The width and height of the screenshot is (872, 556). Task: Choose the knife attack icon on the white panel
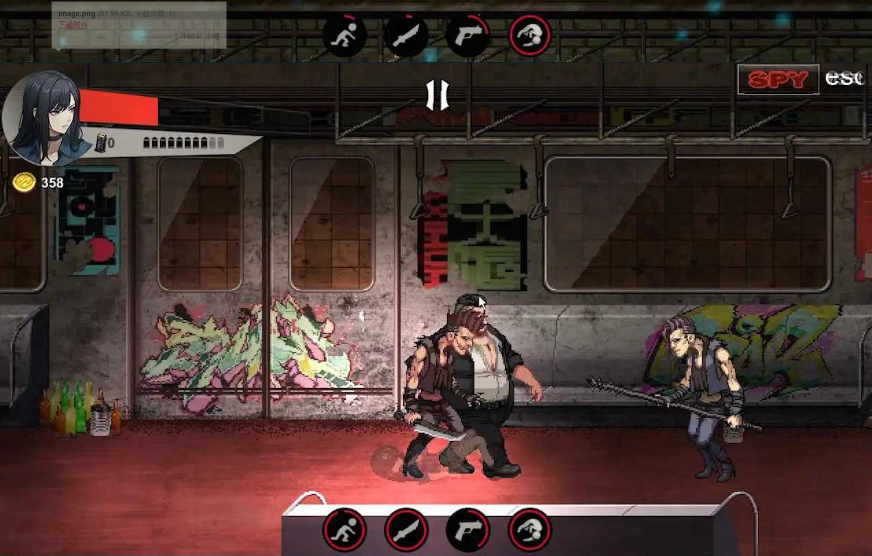click(x=406, y=529)
